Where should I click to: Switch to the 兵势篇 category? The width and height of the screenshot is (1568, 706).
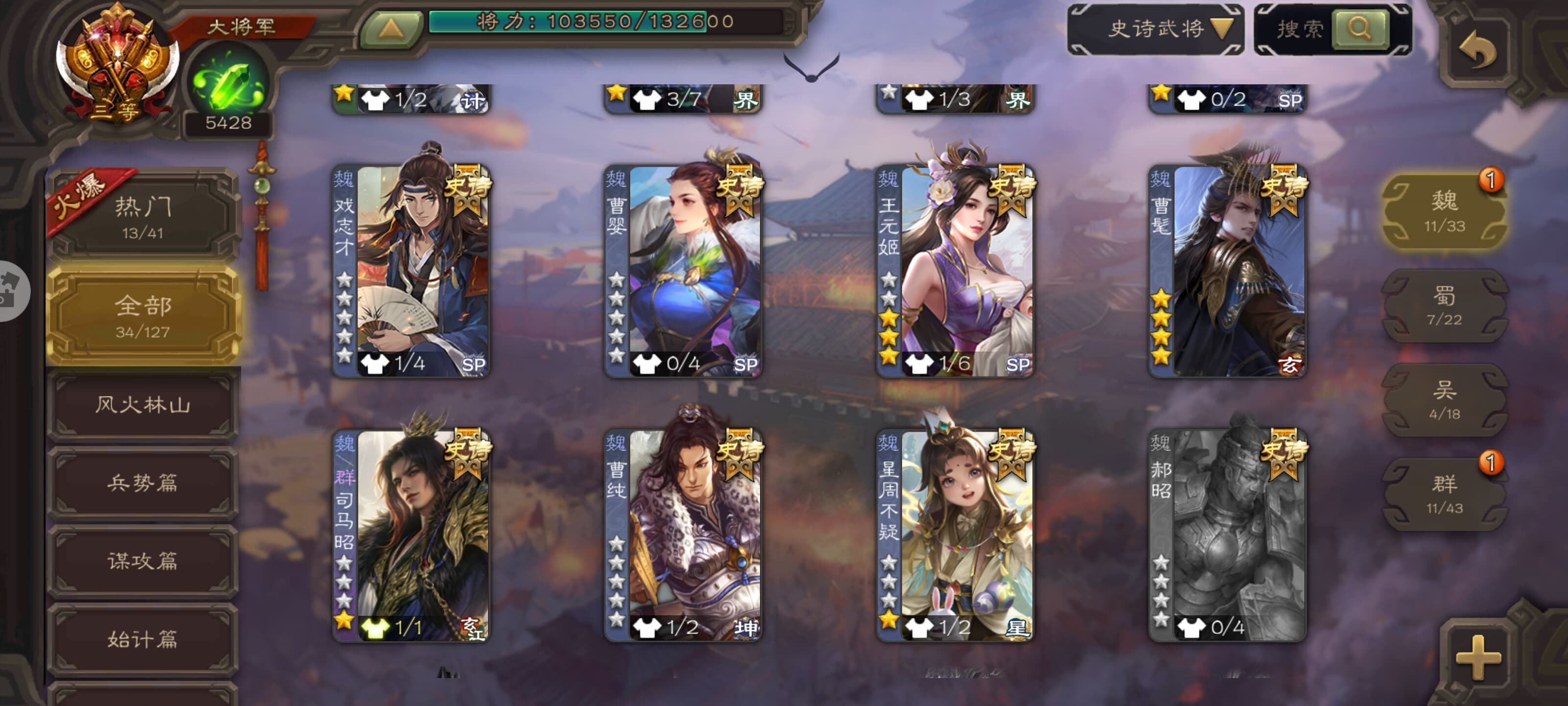tap(143, 483)
